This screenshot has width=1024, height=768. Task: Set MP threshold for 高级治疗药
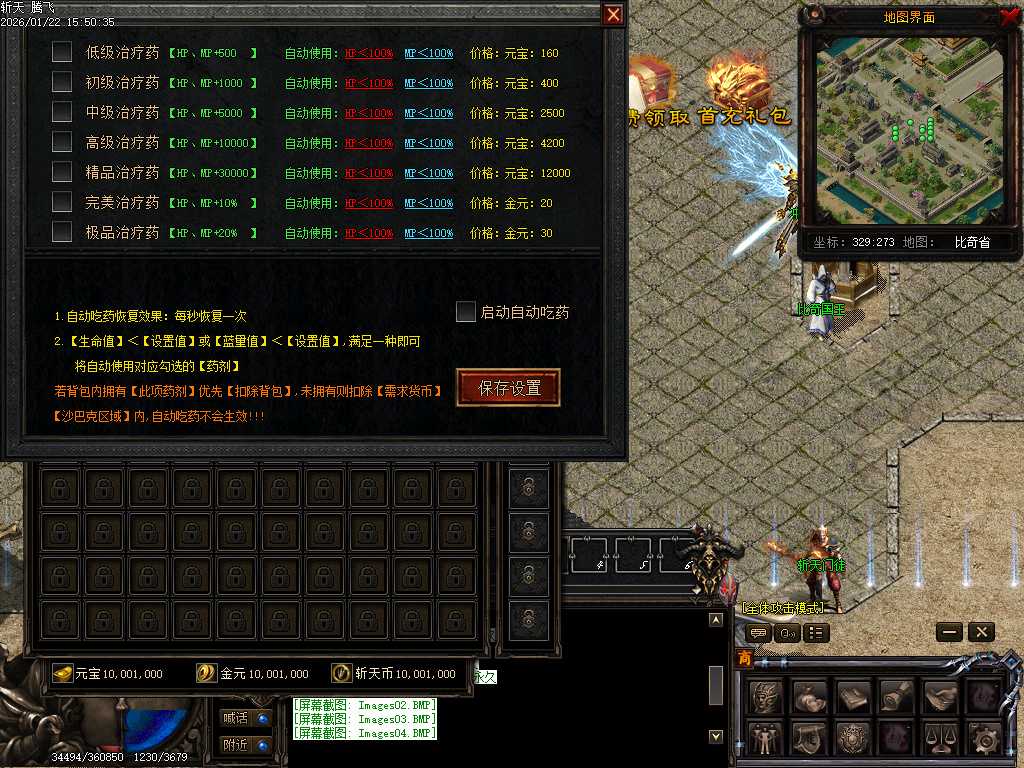[428, 143]
